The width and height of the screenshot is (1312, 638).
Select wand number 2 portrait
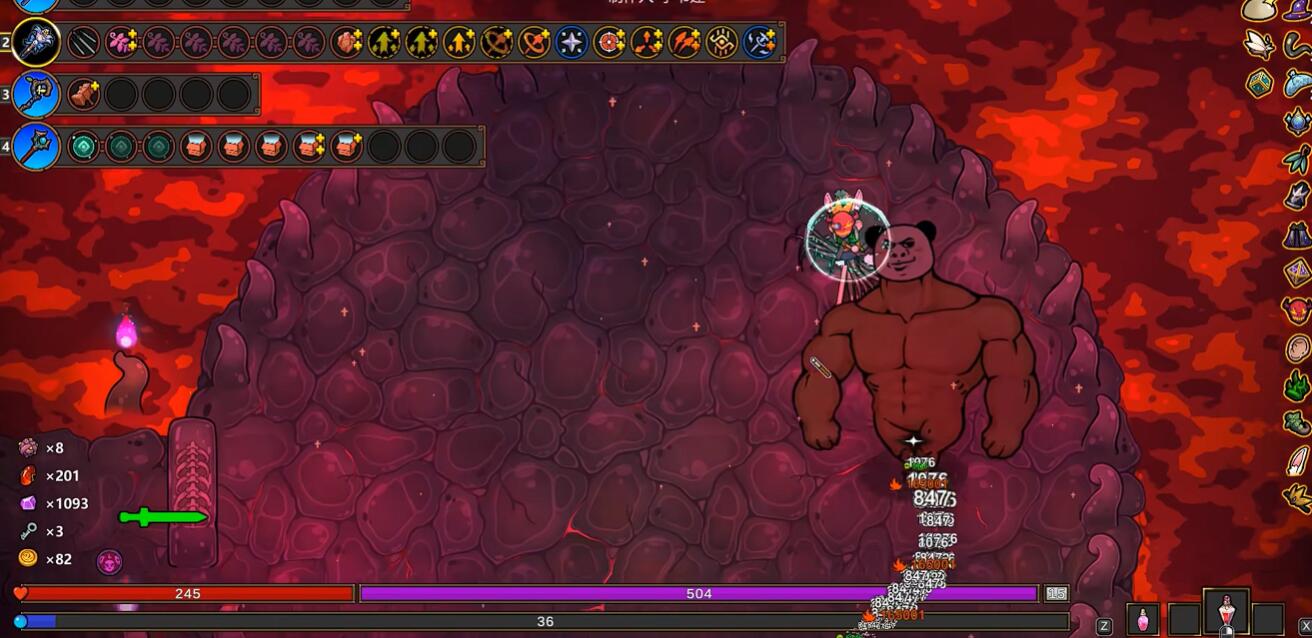click(x=37, y=42)
